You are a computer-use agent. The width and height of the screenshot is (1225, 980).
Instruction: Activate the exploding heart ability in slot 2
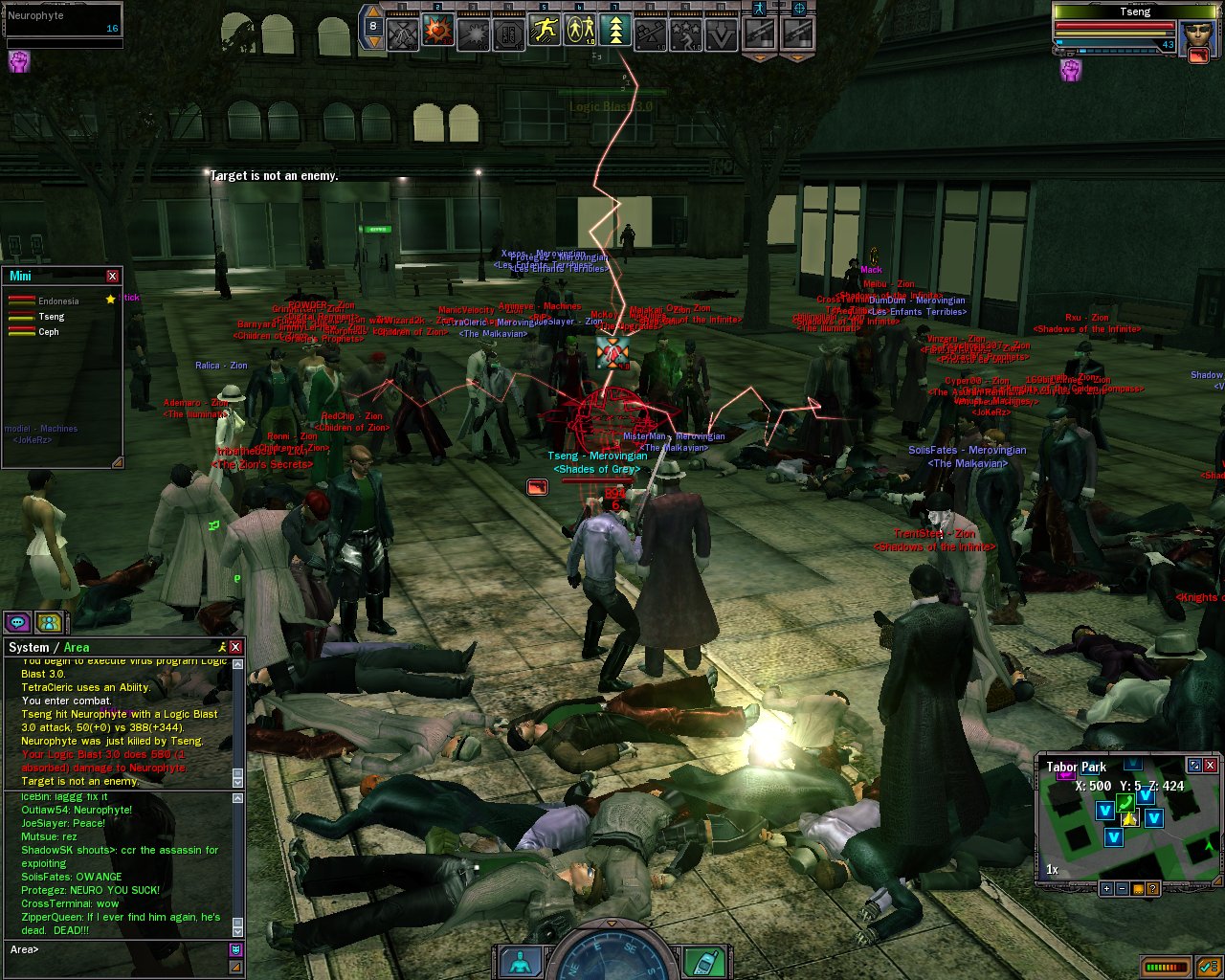[x=438, y=32]
